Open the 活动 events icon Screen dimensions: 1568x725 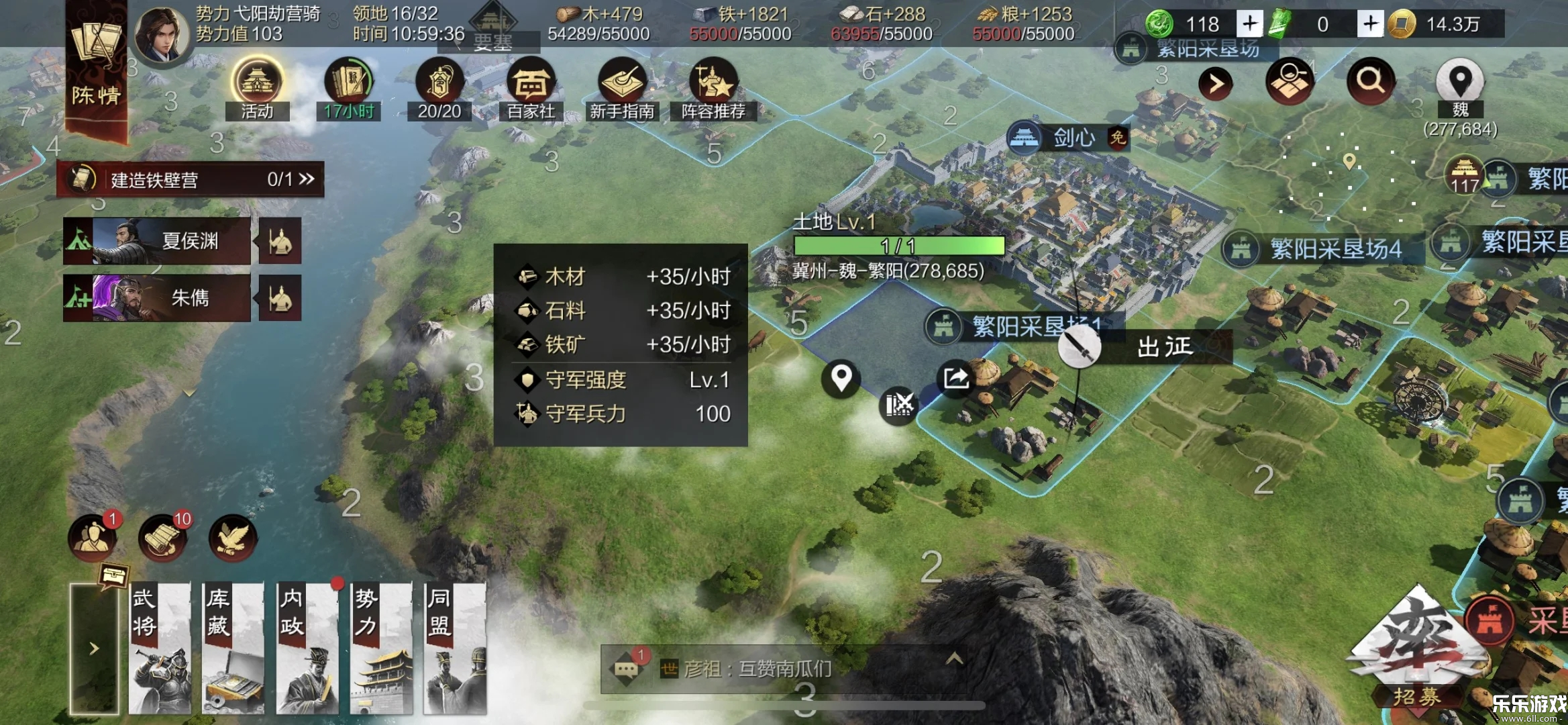[257, 82]
